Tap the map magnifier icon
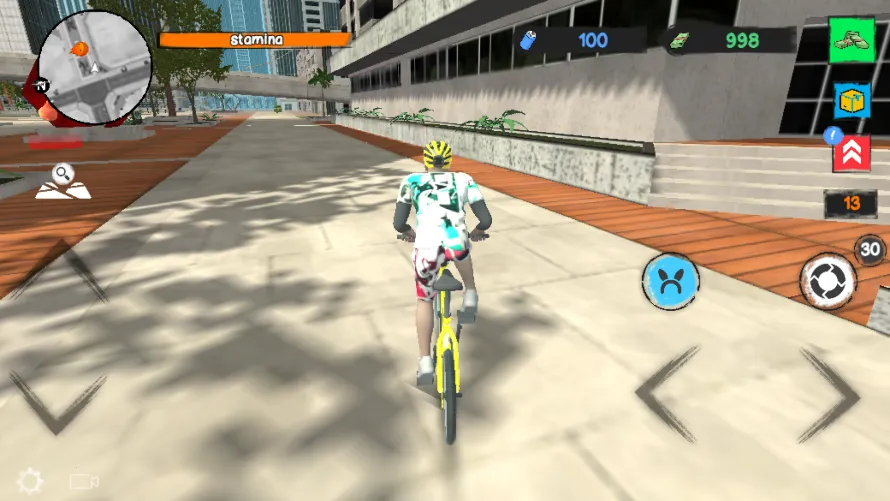The width and height of the screenshot is (890, 501). 63,181
